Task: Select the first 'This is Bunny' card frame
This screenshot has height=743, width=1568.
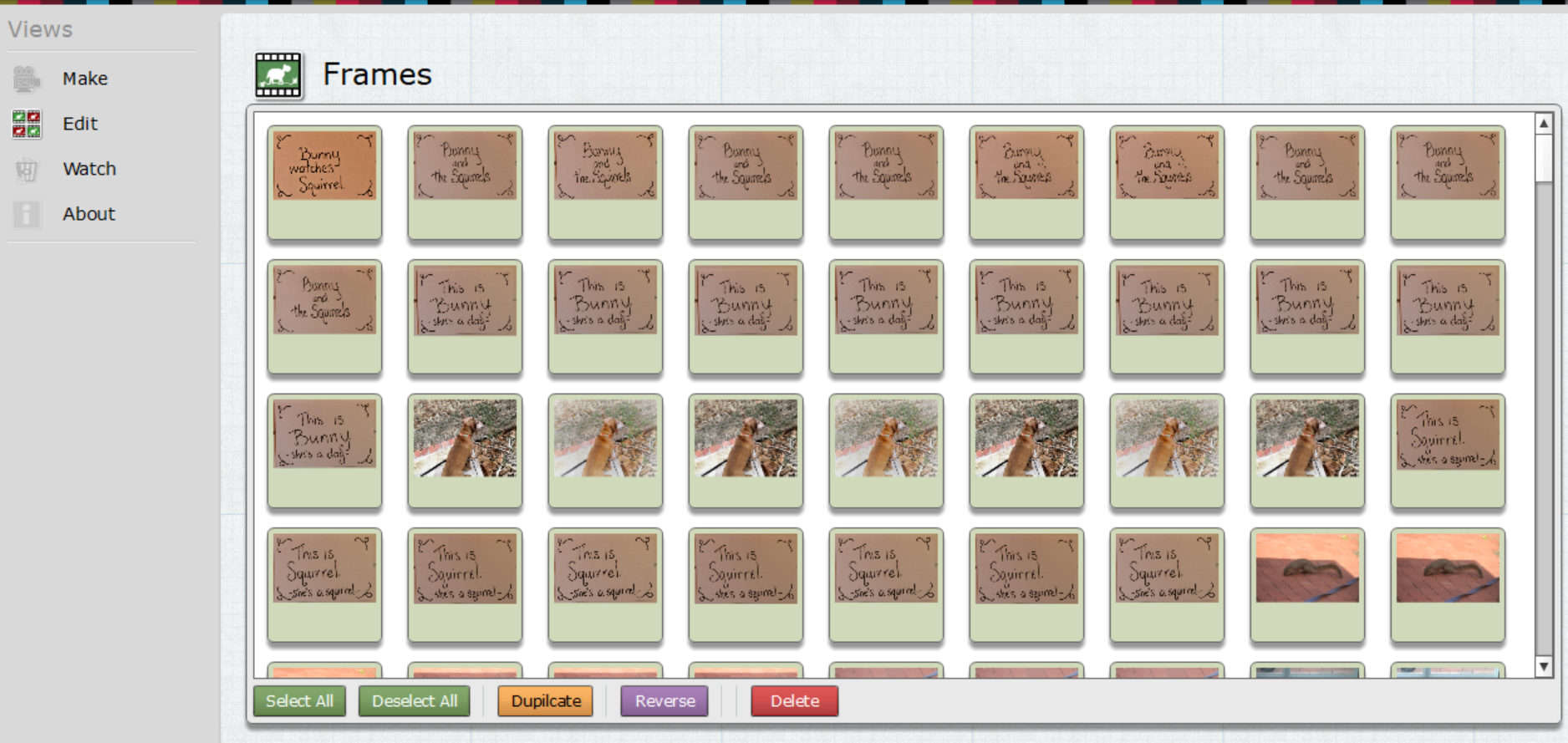Action: tap(465, 317)
